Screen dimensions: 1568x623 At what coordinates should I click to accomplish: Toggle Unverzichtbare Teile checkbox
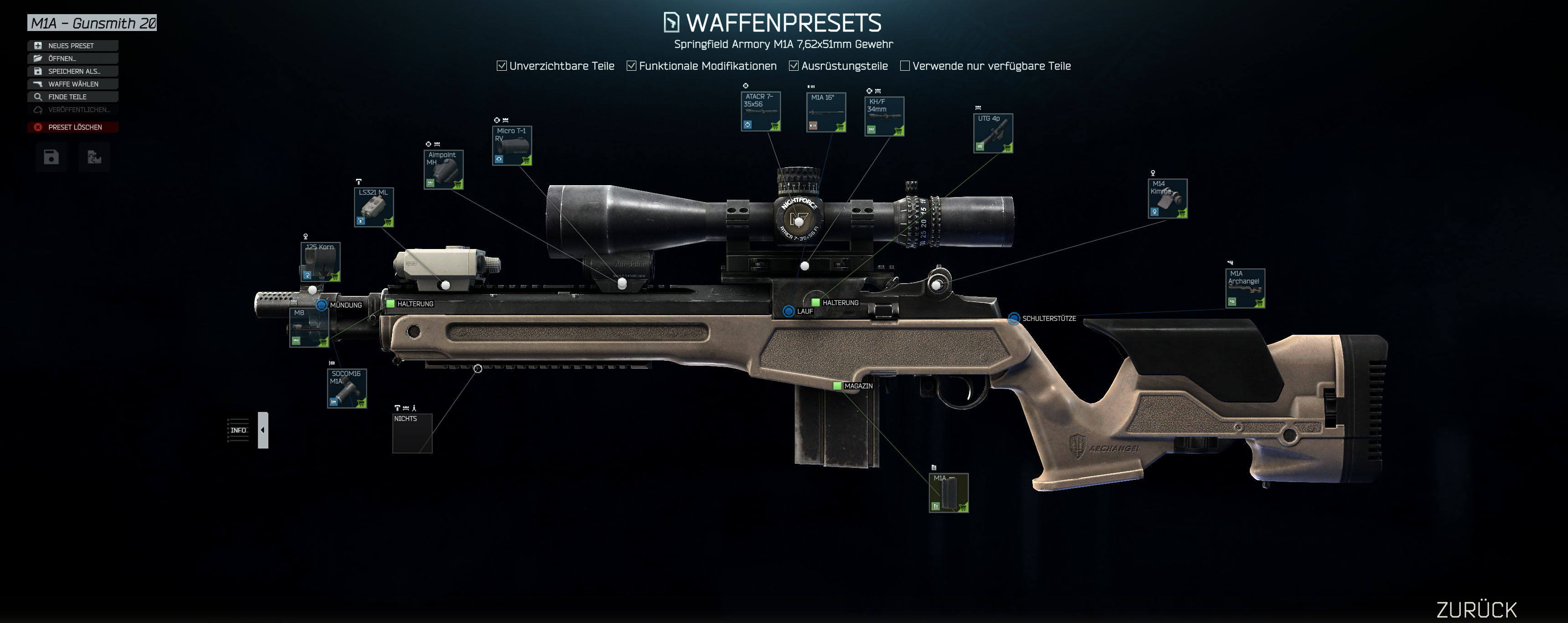[x=502, y=66]
